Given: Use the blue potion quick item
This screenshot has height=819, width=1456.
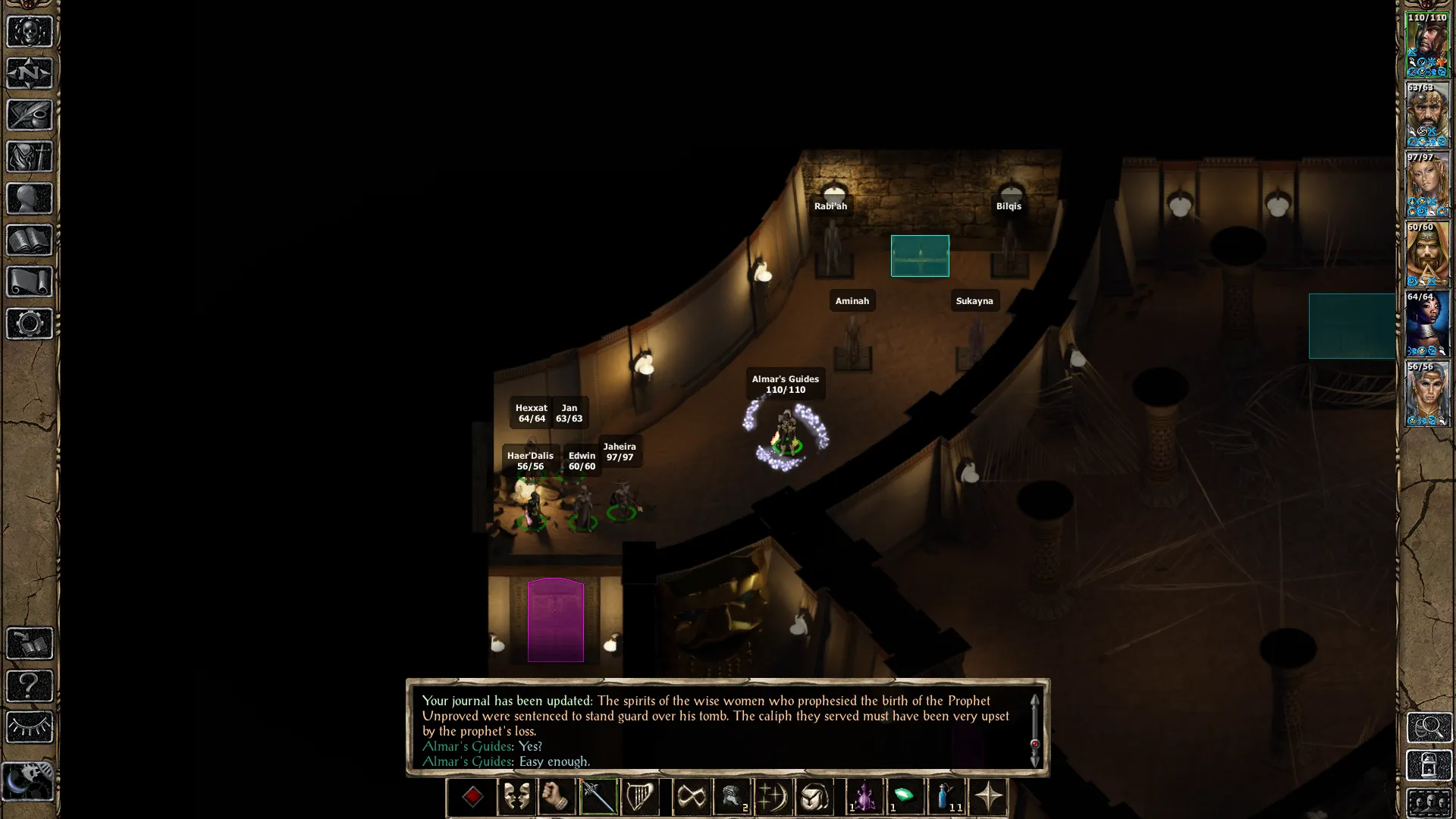Looking at the screenshot, I should [x=946, y=797].
